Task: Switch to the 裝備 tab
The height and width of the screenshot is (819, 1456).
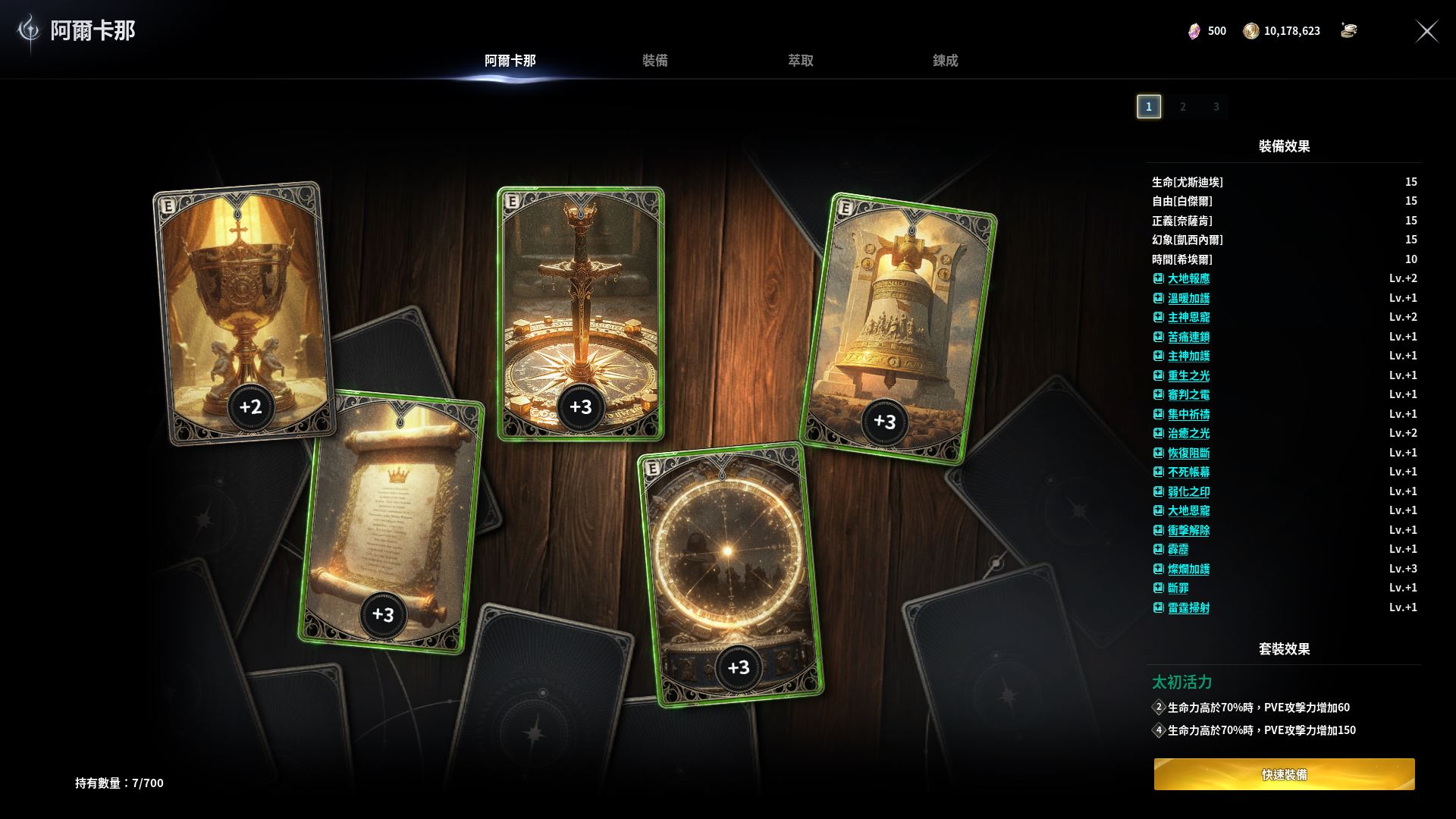Action: (x=654, y=61)
